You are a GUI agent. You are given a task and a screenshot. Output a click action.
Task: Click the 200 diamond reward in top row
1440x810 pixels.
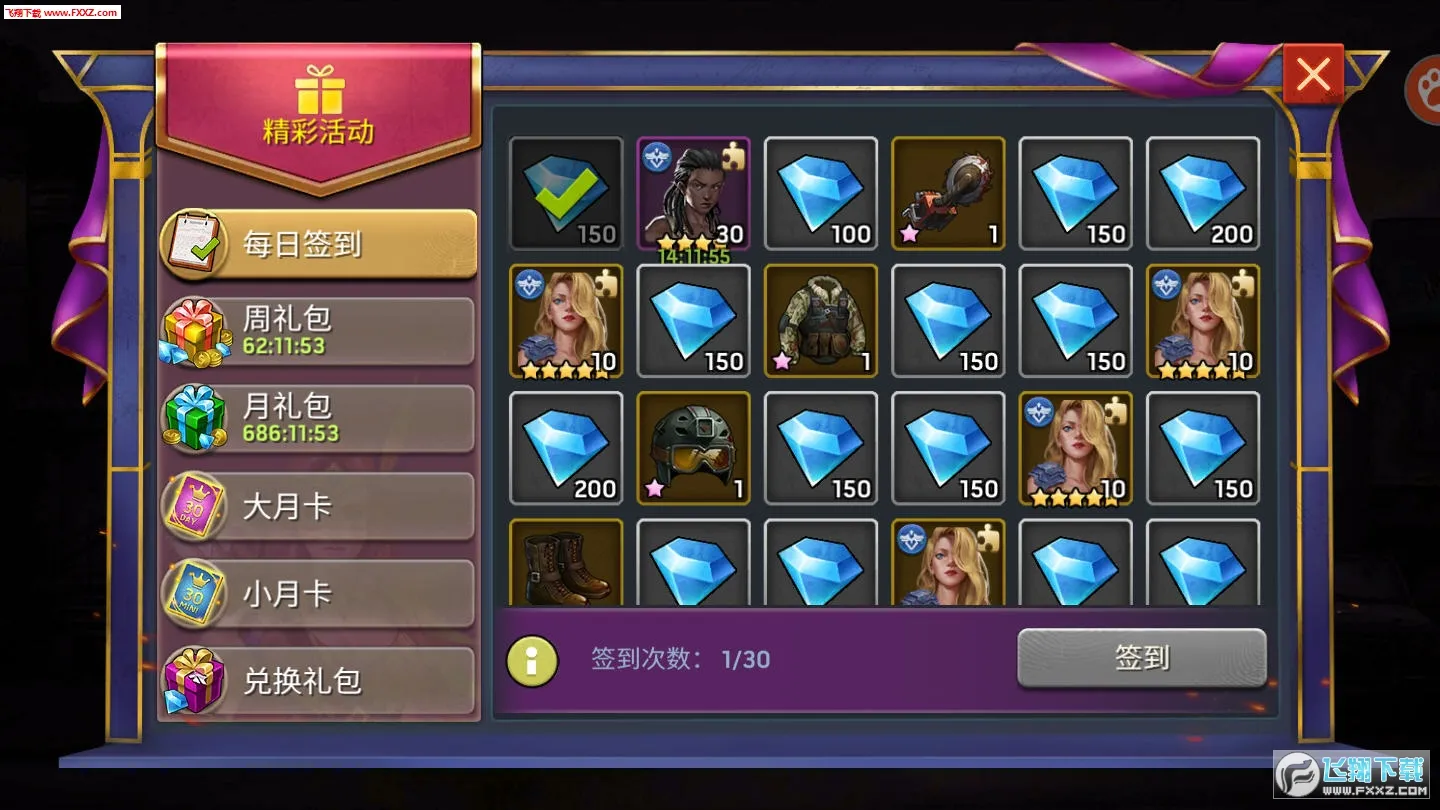click(1202, 193)
